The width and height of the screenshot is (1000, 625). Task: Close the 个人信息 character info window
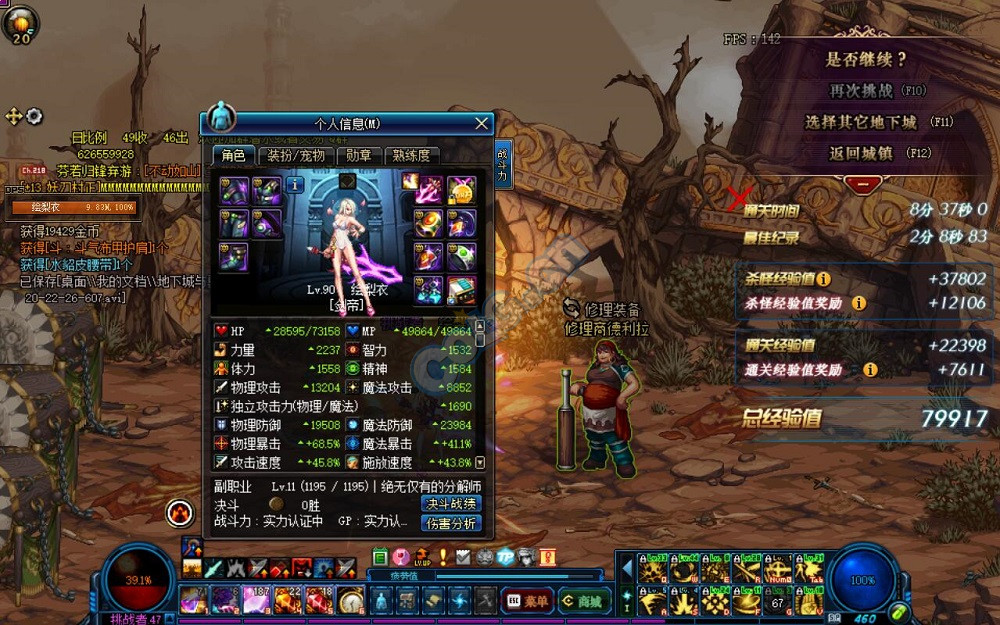click(x=482, y=123)
